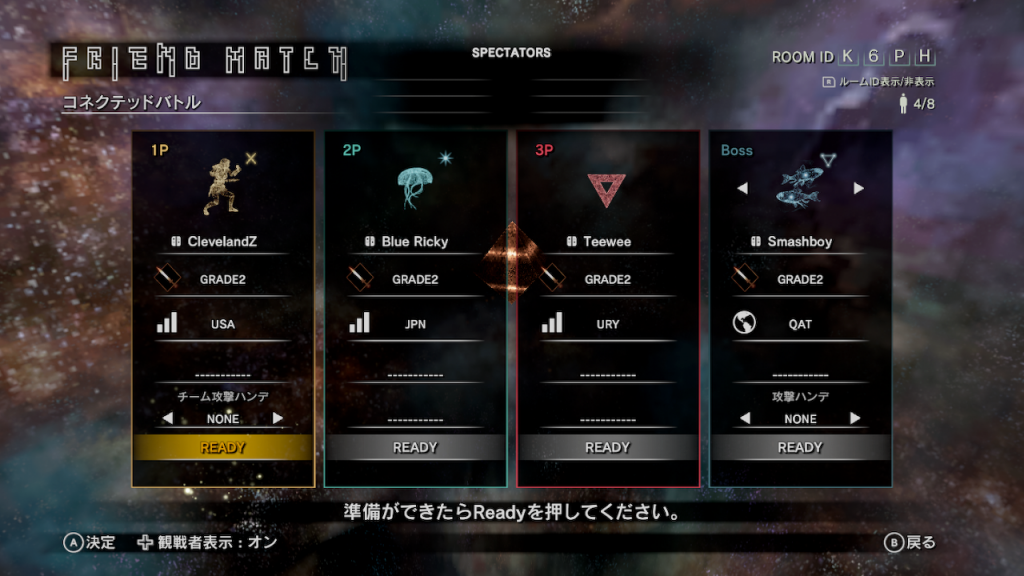Lower Boss attack handicap with left arrow

point(744,418)
